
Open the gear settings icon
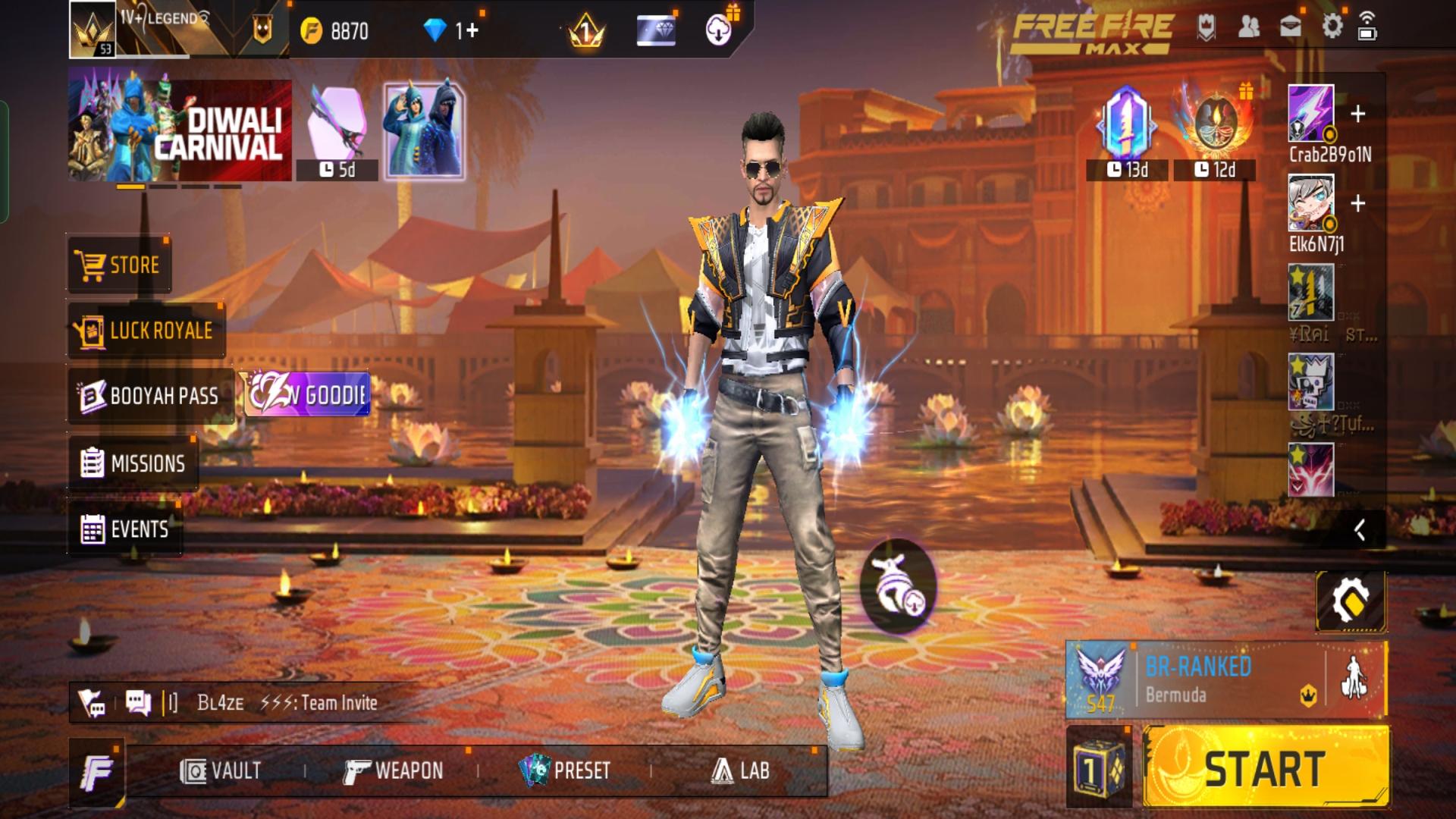pyautogui.click(x=1332, y=27)
